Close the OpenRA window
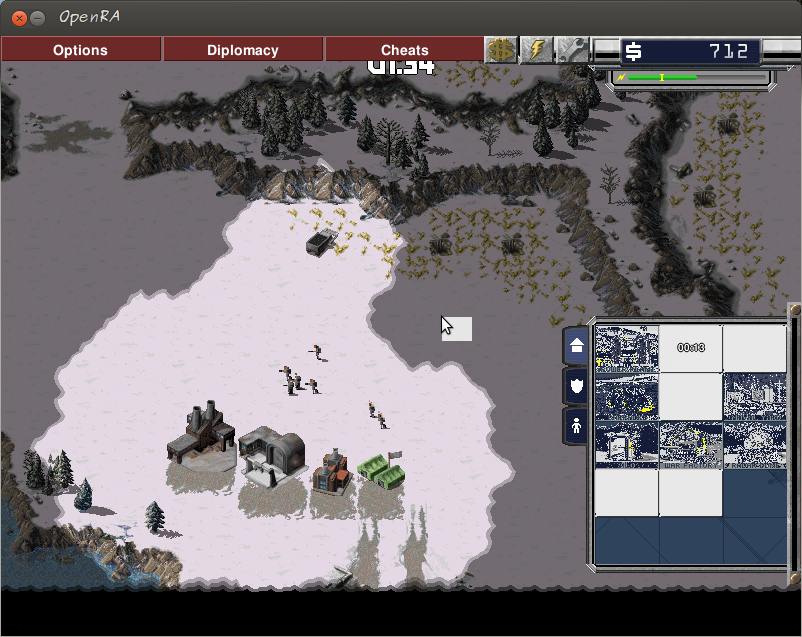The image size is (802, 637). (17, 17)
